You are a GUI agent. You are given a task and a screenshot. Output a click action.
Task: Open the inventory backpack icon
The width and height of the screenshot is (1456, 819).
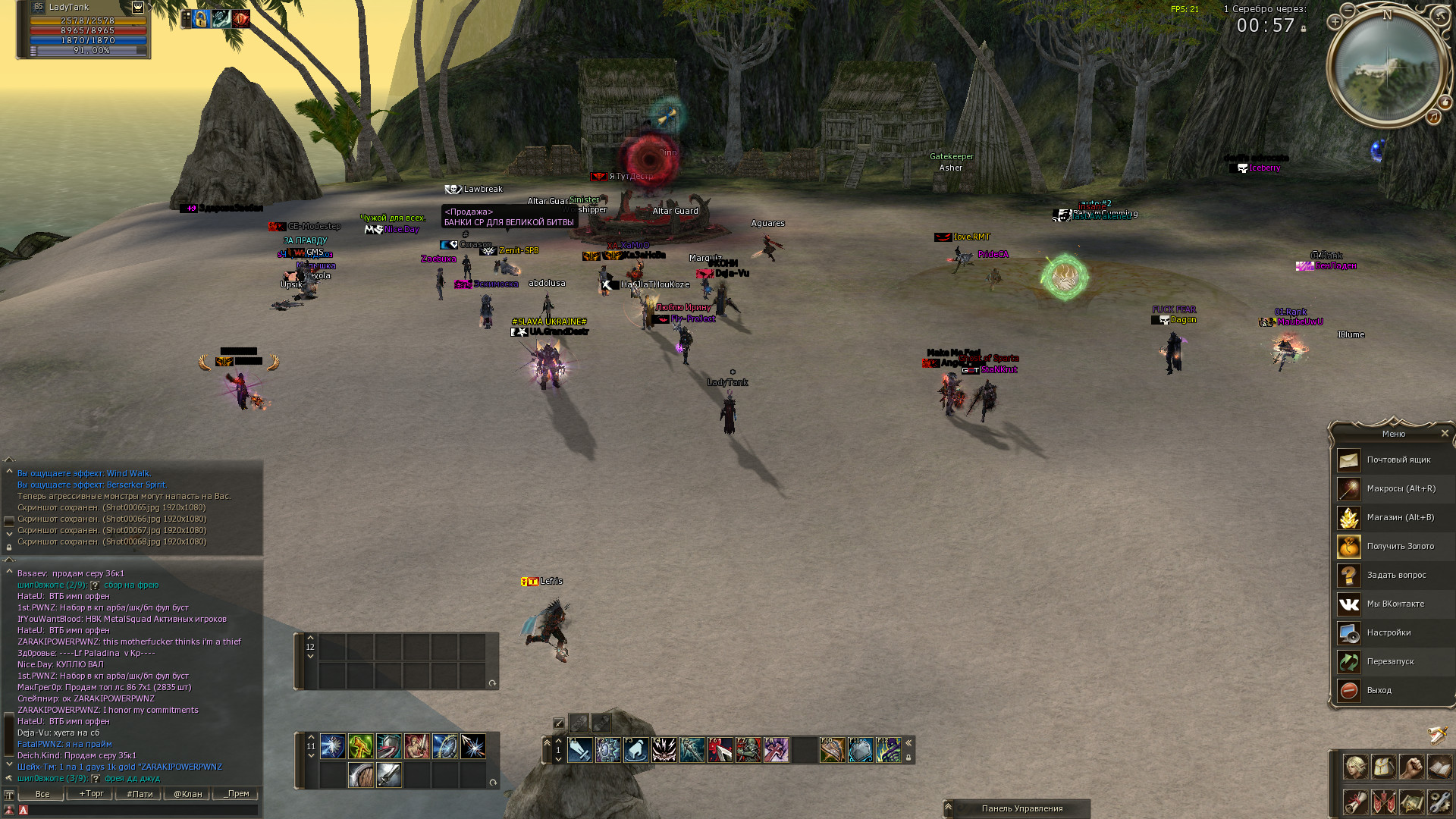pyautogui.click(x=1383, y=767)
